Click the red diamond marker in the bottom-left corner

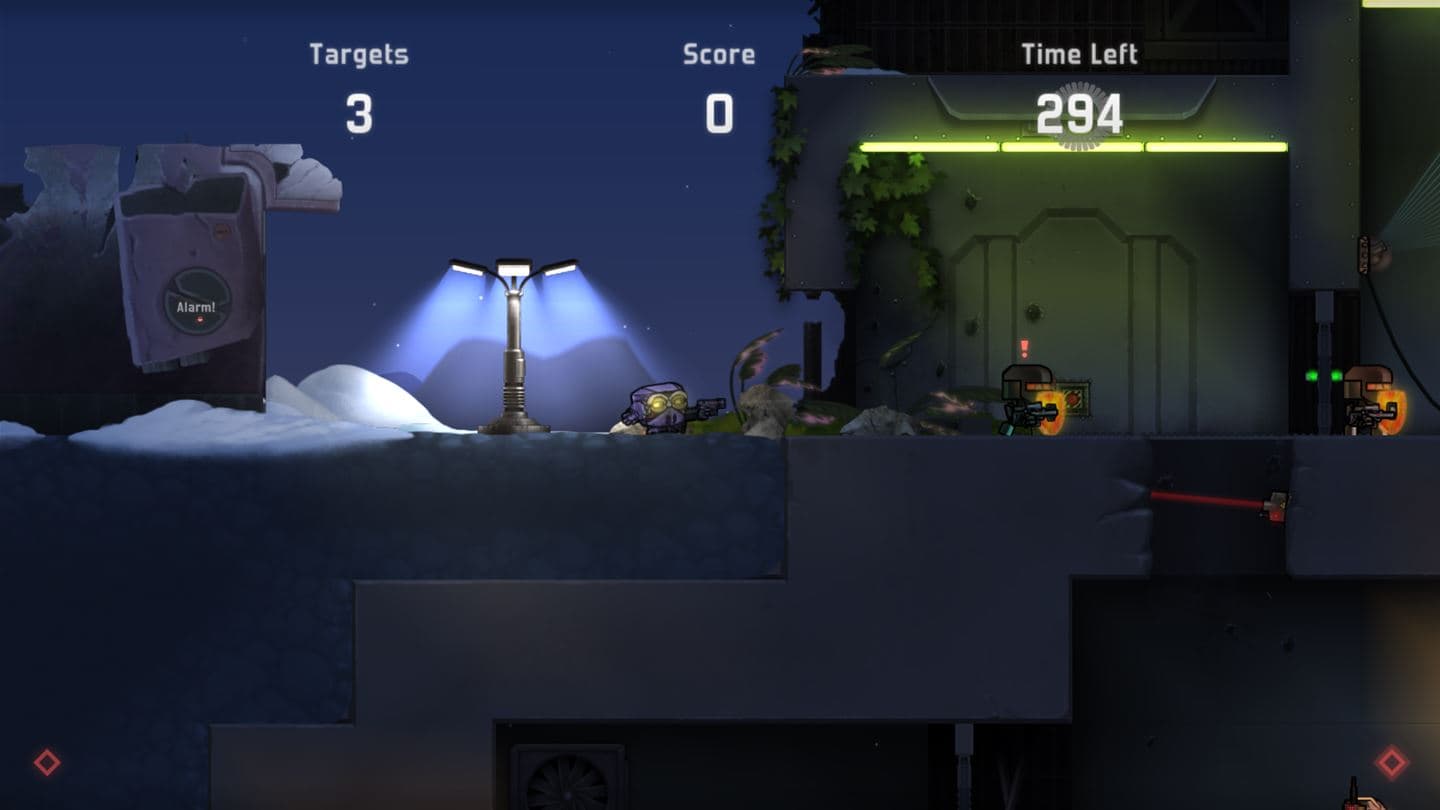(x=45, y=763)
